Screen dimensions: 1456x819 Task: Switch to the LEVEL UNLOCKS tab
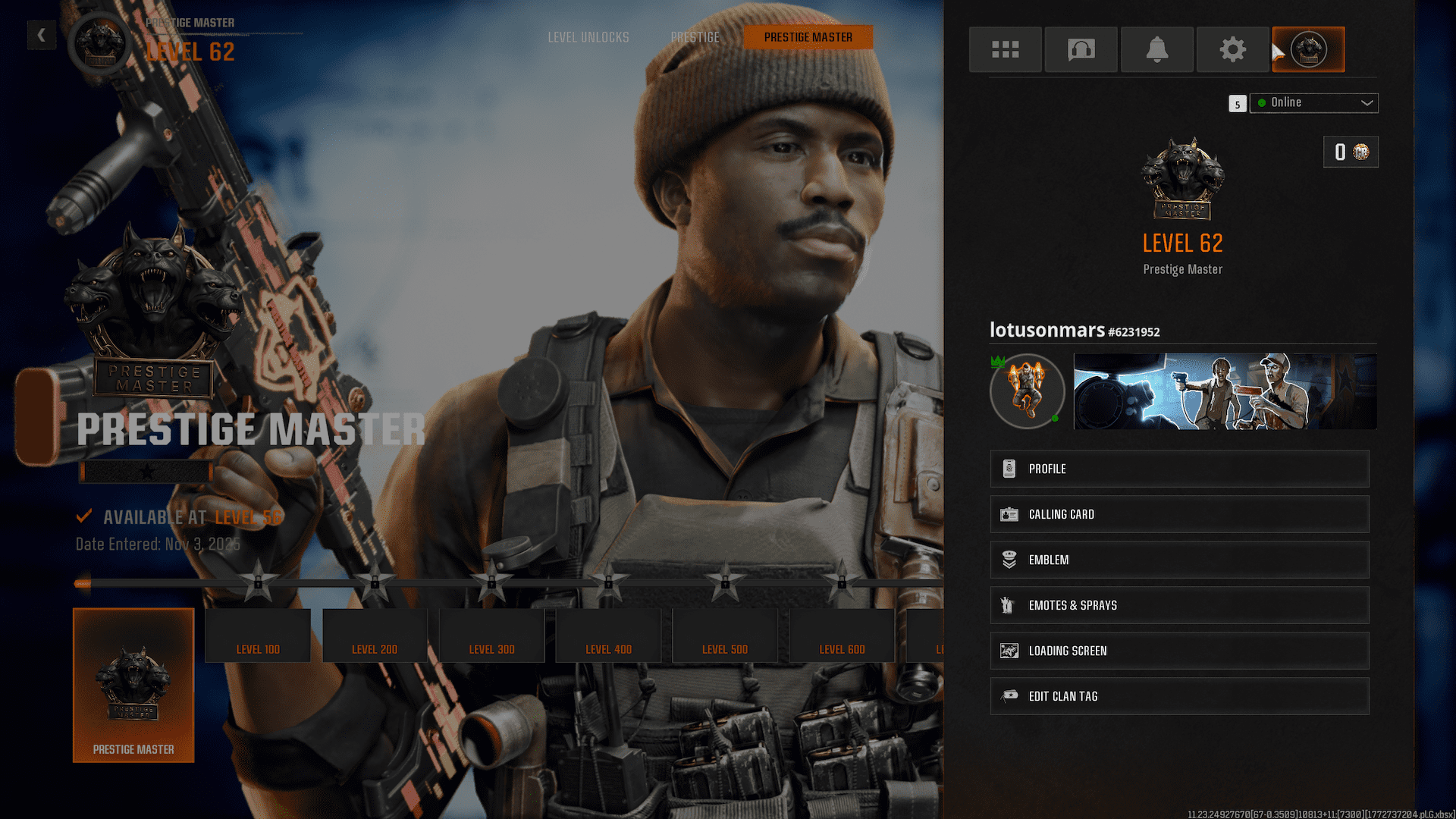(x=588, y=36)
